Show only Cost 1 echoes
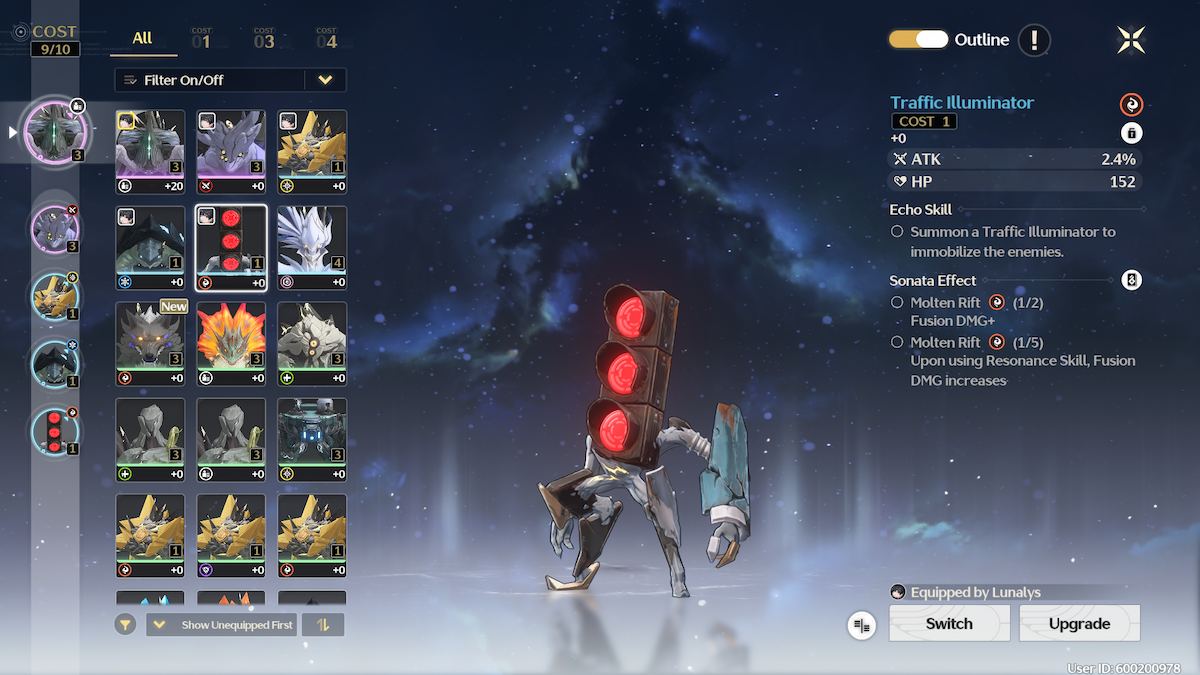This screenshot has height=675, width=1200. 201,40
